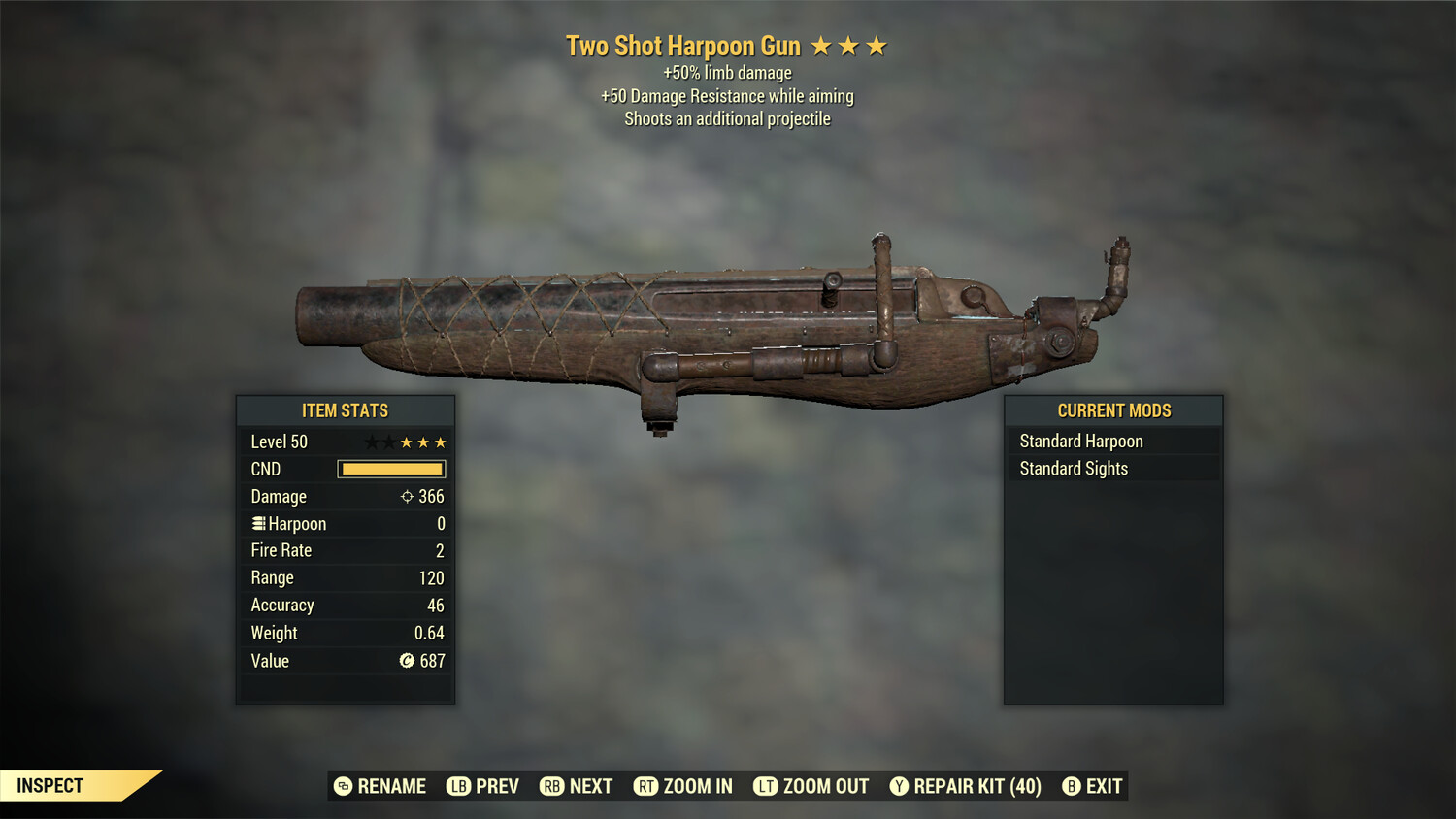The width and height of the screenshot is (1456, 819).
Task: Click the CURRENT MODS panel header
Action: click(x=1113, y=410)
